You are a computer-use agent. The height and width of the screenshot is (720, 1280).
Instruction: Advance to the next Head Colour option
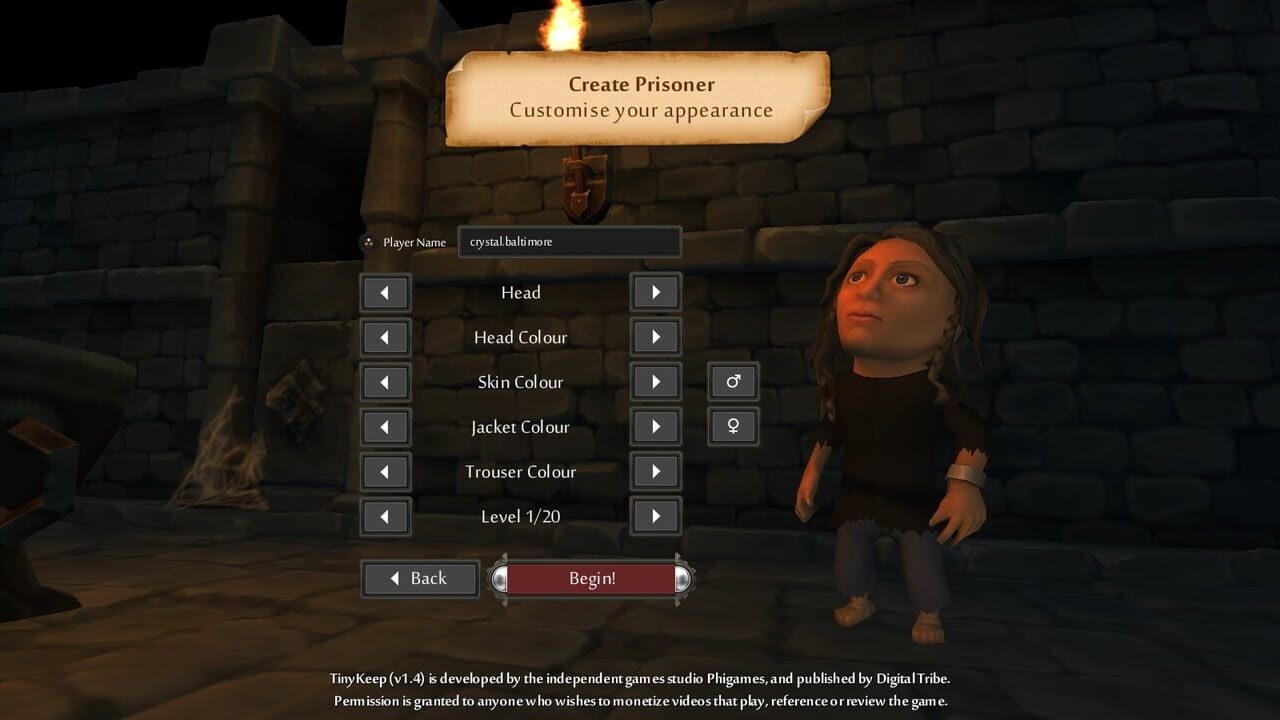[x=655, y=337]
